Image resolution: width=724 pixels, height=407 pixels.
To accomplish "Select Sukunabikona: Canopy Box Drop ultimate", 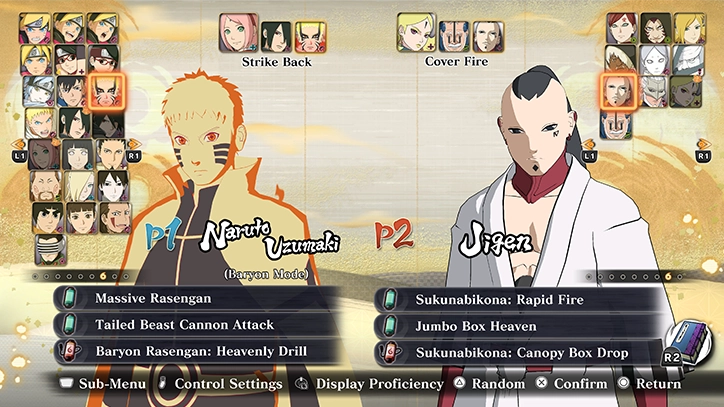I will [515, 352].
